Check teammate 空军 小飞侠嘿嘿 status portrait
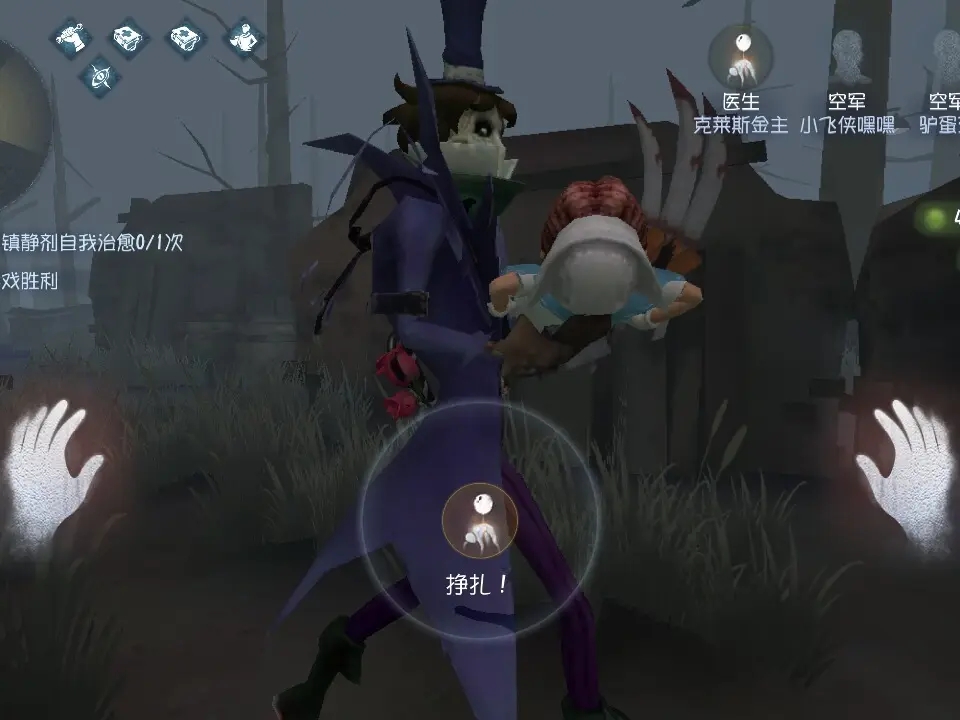This screenshot has height=720, width=960. click(x=847, y=54)
